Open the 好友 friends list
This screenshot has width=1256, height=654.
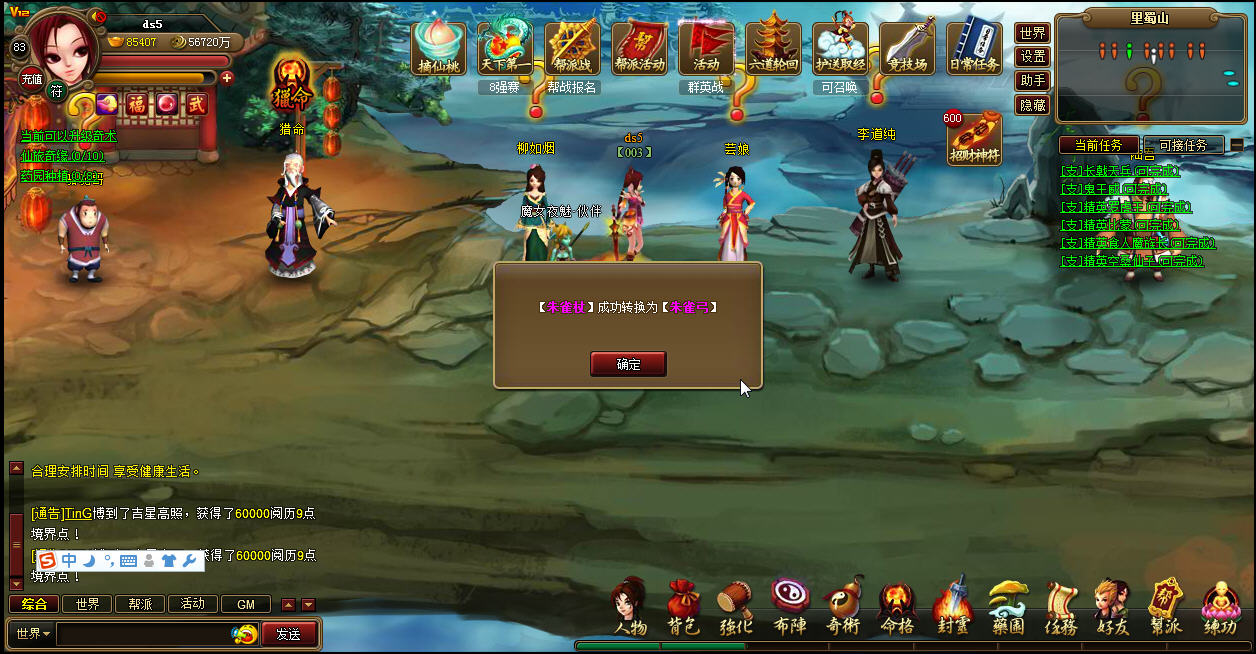pyautogui.click(x=1113, y=607)
